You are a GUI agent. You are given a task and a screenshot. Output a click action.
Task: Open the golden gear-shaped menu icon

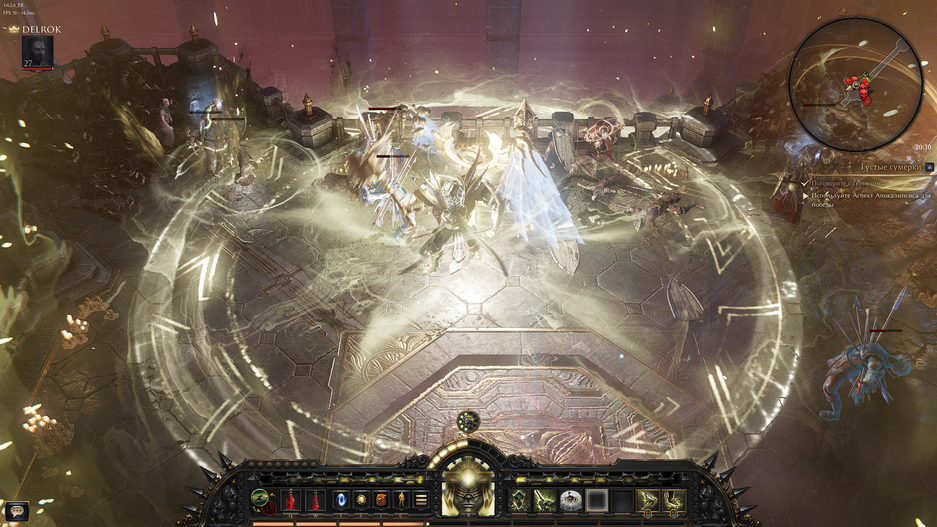[x=361, y=499]
